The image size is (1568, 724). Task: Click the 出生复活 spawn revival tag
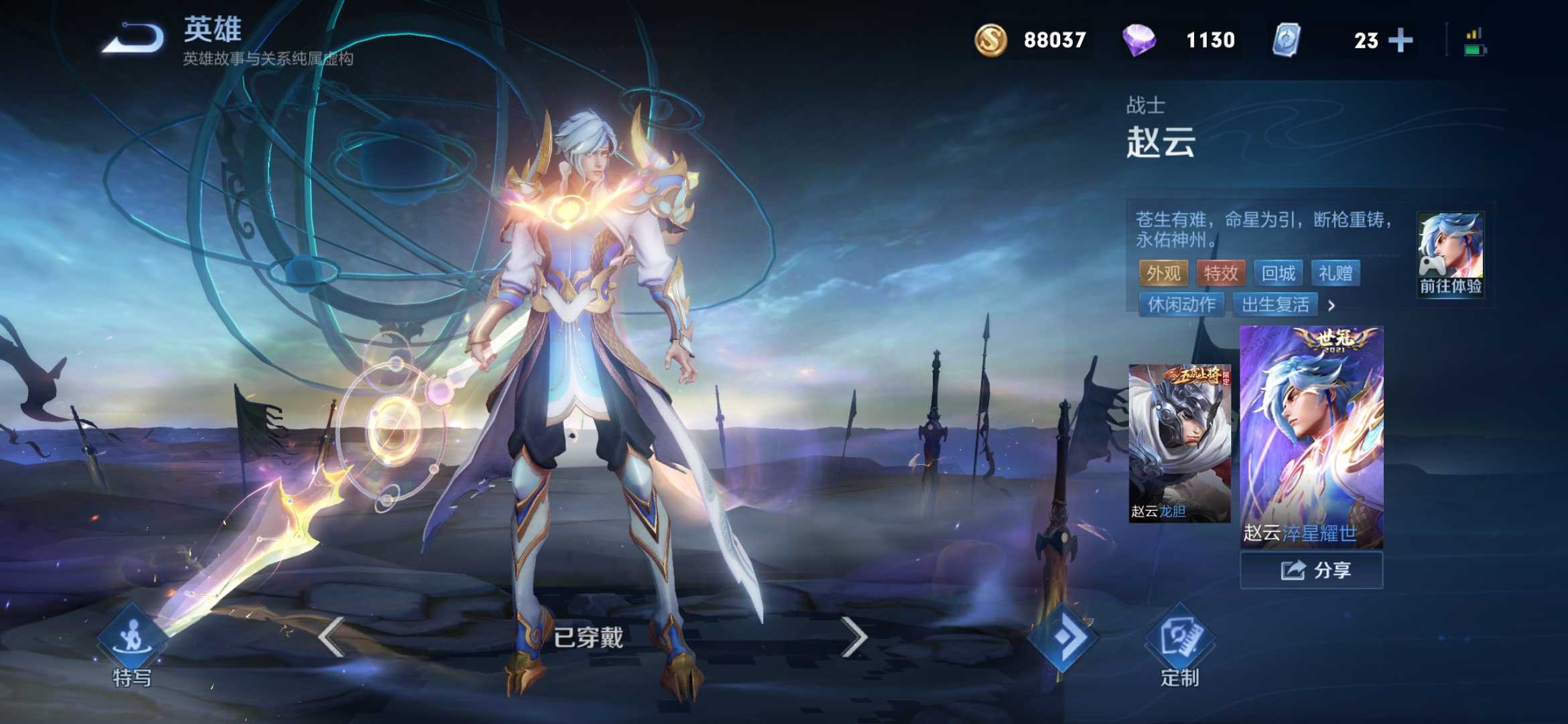1275,305
